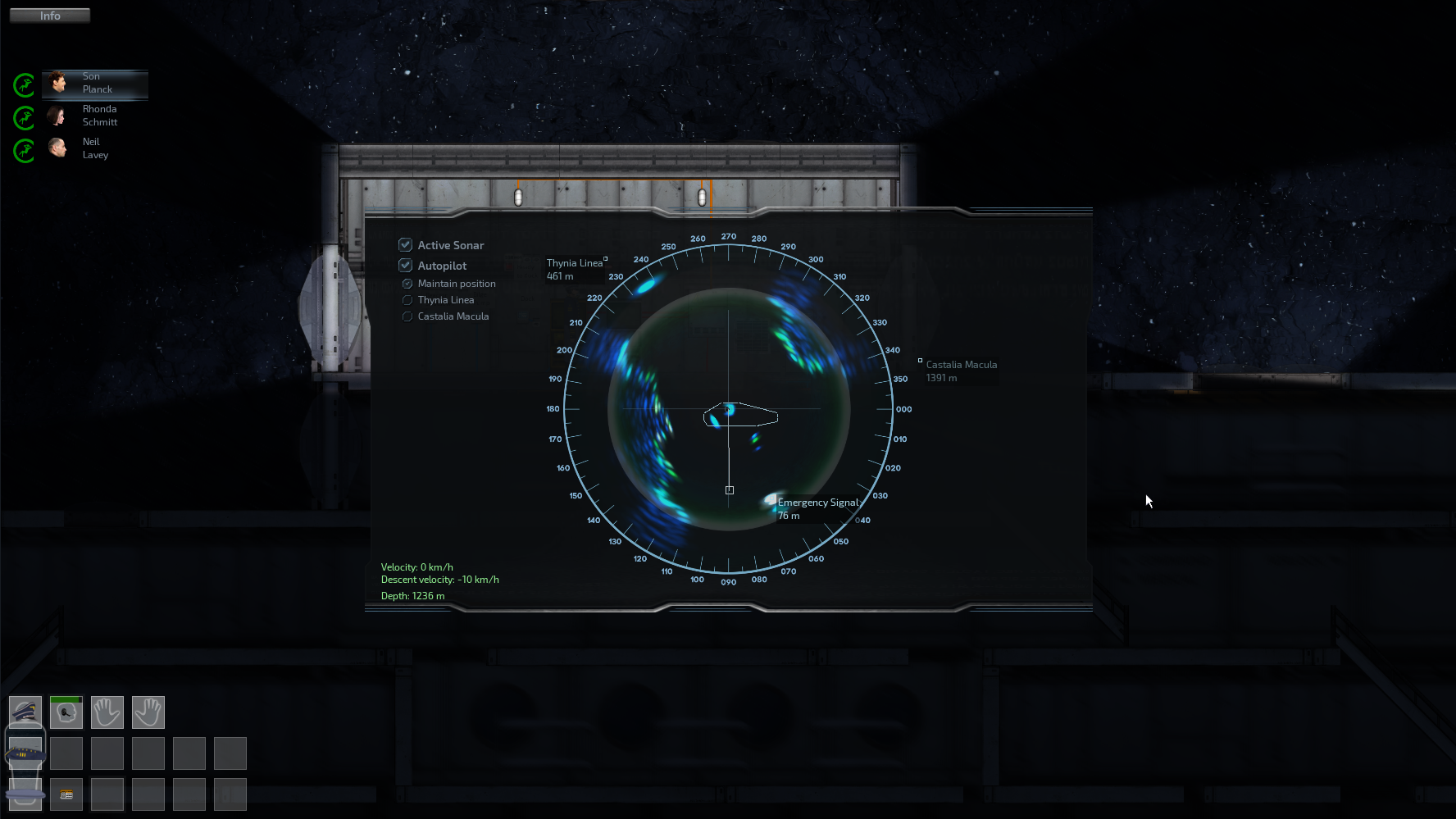Select the headset in the inventory slot
The width and height of the screenshot is (1456, 819).
pos(66,713)
